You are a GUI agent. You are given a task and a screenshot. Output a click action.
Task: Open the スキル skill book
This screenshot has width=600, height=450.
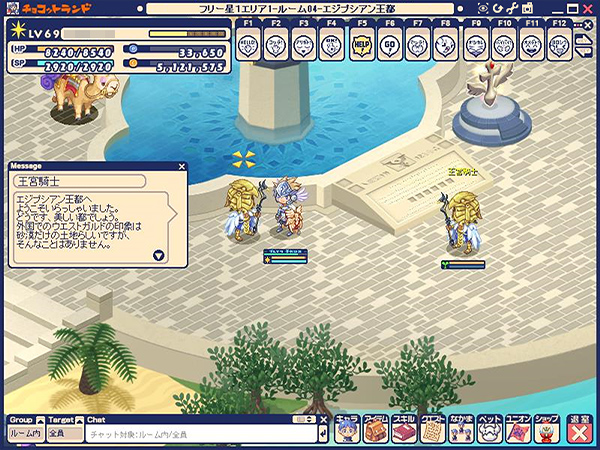click(x=403, y=429)
